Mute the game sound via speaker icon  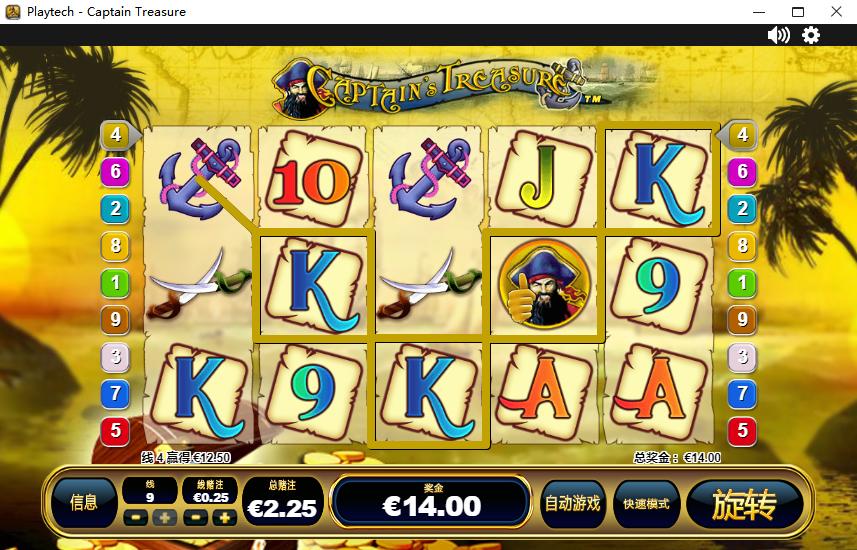[778, 35]
